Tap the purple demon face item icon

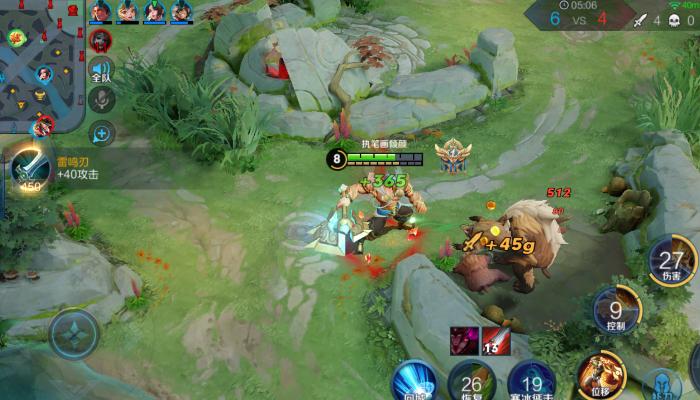[x=463, y=339]
